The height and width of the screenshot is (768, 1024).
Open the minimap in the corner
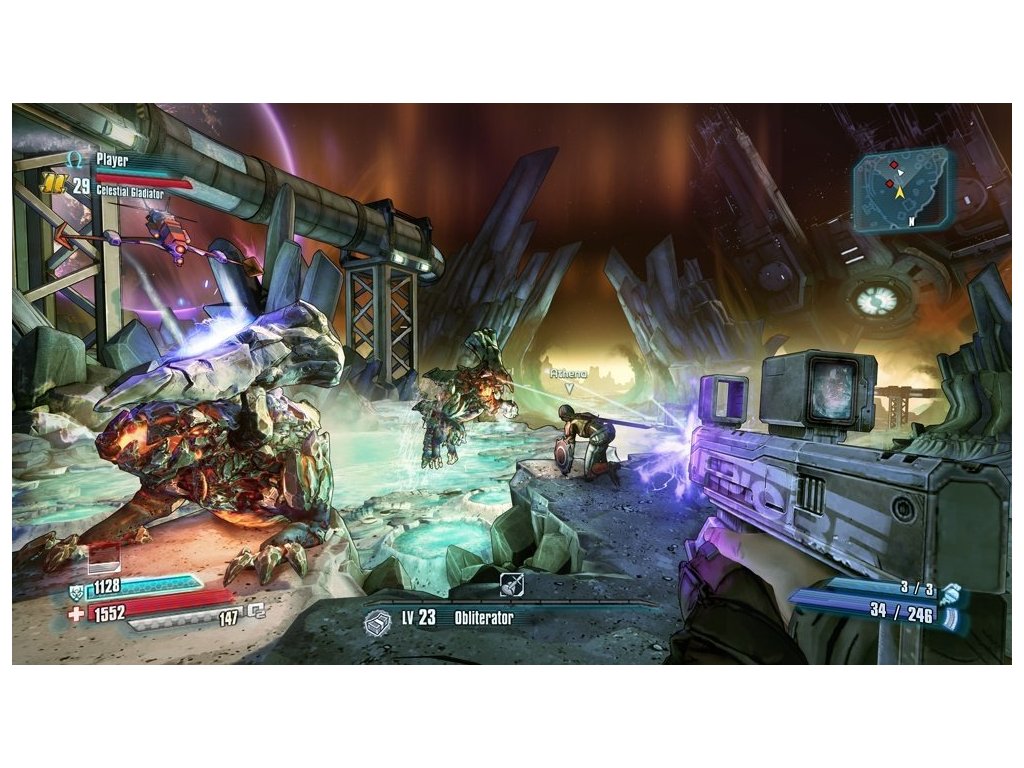(x=905, y=188)
